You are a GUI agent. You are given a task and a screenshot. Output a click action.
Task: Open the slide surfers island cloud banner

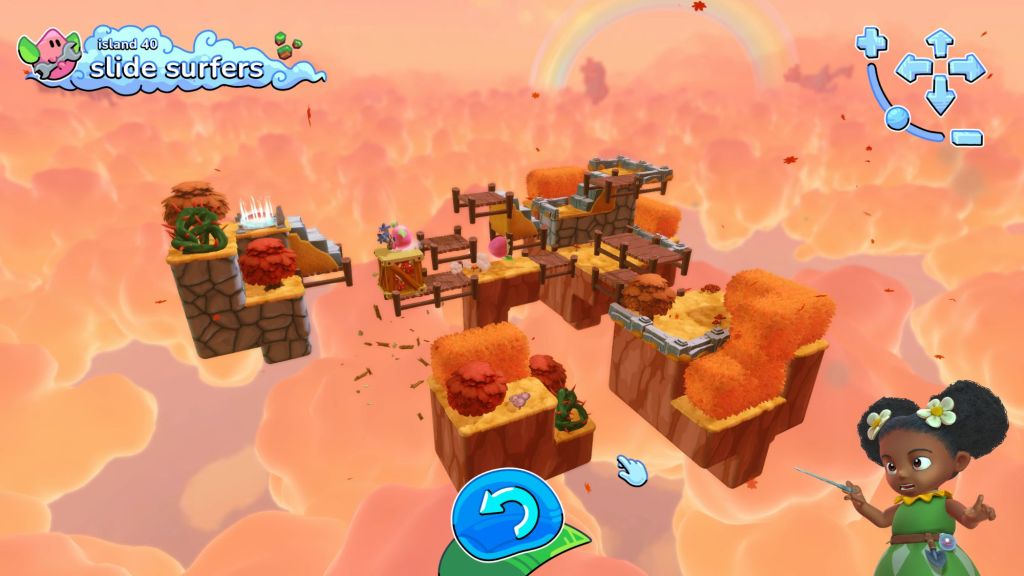175,62
